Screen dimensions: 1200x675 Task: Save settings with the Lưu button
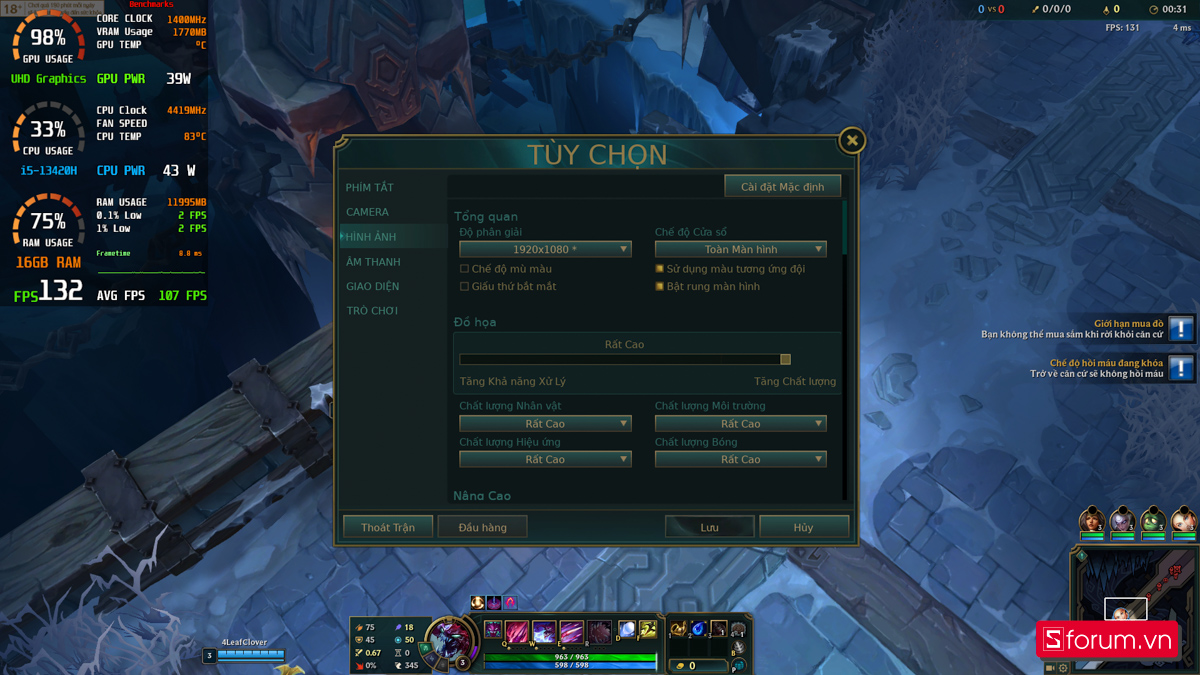click(x=709, y=527)
